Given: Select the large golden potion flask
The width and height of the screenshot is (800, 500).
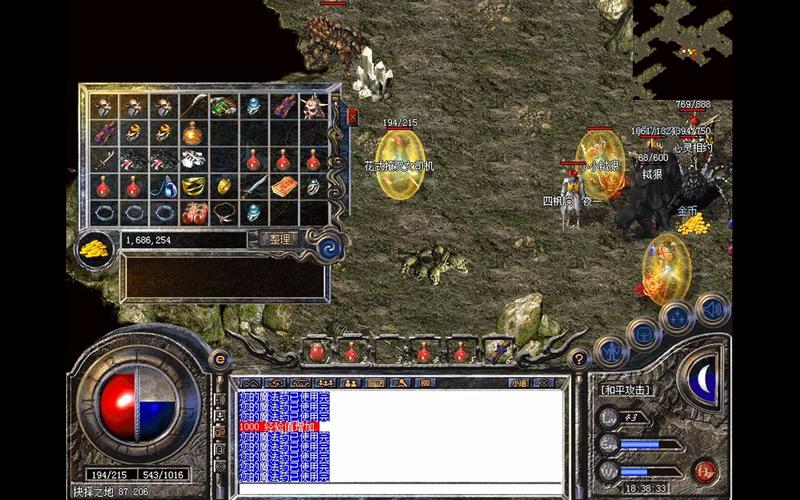Looking at the screenshot, I should (x=193, y=133).
